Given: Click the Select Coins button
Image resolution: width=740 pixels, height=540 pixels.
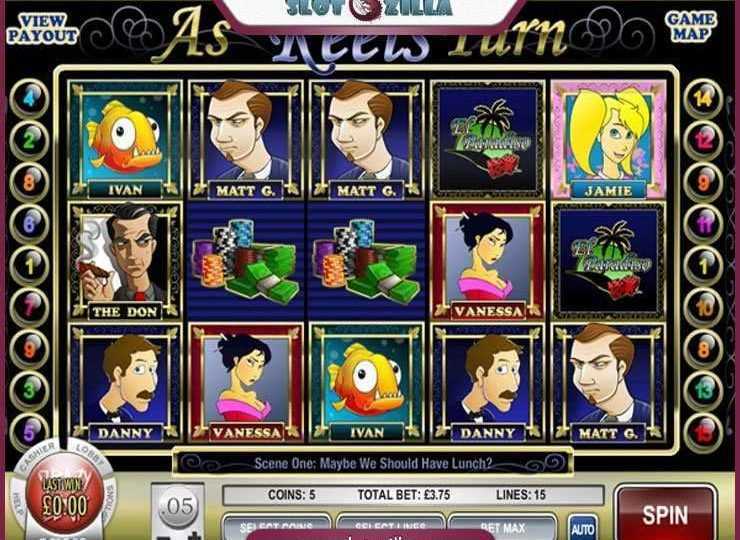Looking at the screenshot, I should [277, 527].
